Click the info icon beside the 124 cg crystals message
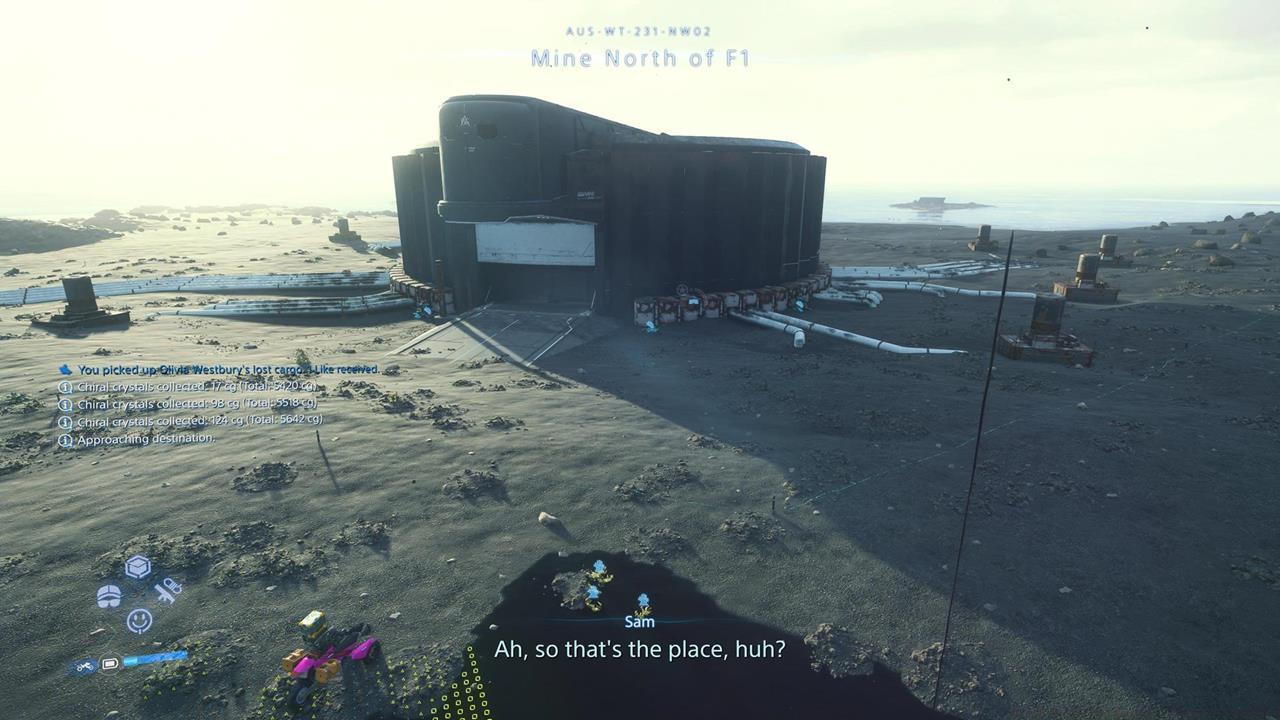This screenshot has height=720, width=1280. (66, 422)
